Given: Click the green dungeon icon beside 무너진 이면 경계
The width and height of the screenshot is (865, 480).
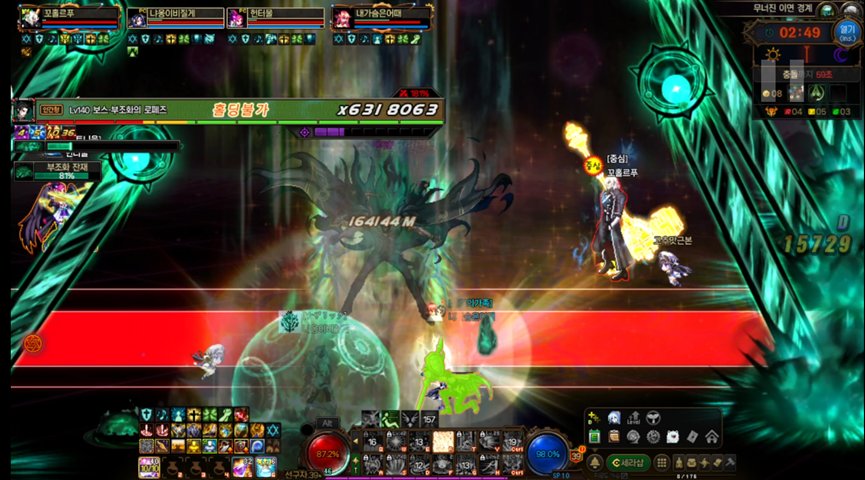Looking at the screenshot, I should [x=826, y=9].
